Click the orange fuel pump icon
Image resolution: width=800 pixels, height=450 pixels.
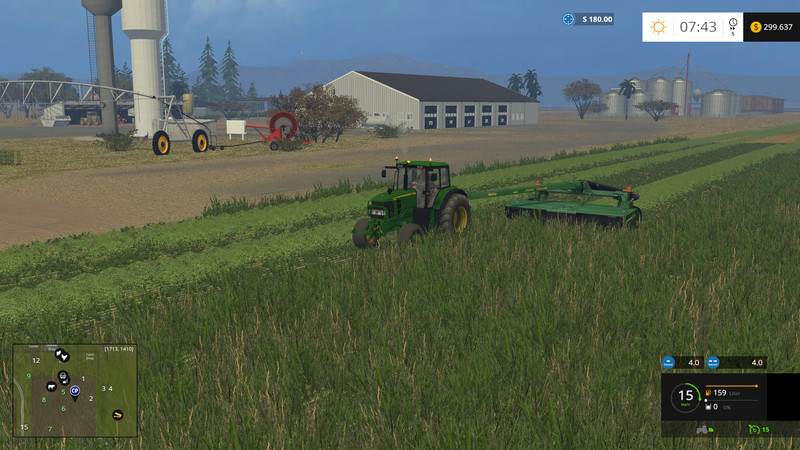[710, 392]
